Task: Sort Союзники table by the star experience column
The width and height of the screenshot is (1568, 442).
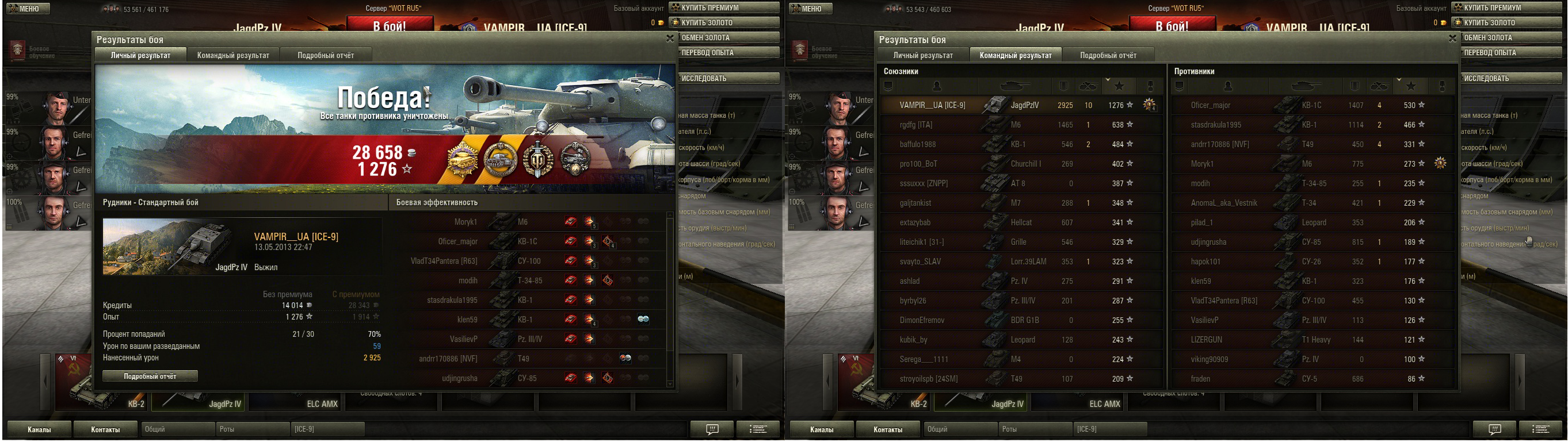Action: [x=1119, y=86]
